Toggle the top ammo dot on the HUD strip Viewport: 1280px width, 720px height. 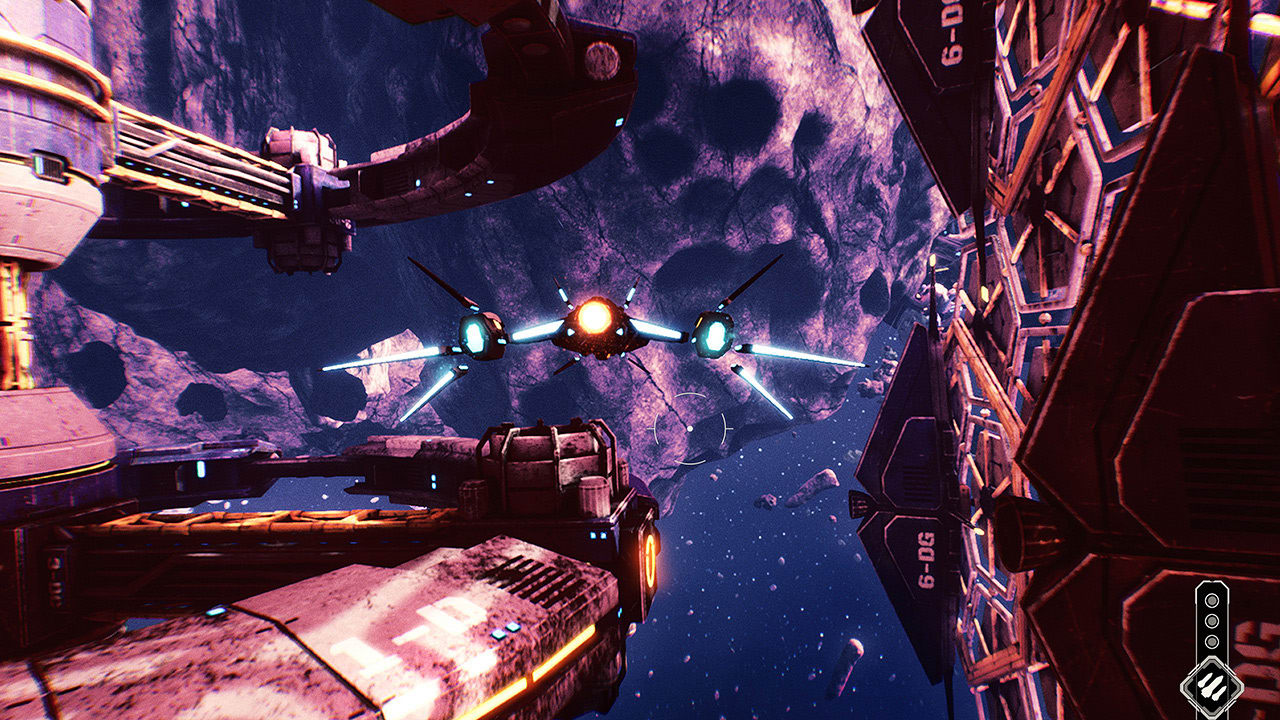tap(1212, 600)
